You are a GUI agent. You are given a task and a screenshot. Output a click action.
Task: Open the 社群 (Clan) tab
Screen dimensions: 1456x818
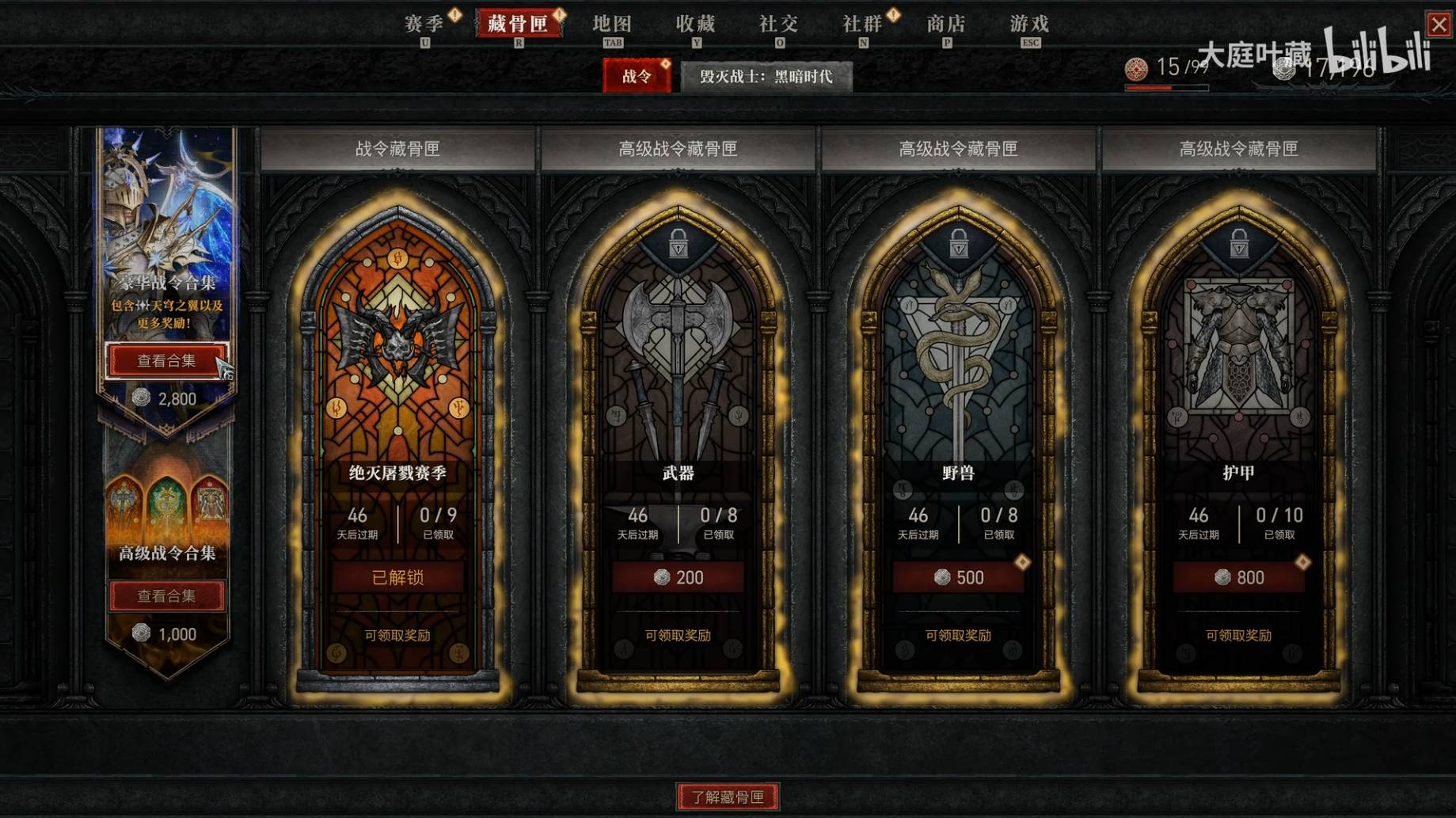click(862, 25)
